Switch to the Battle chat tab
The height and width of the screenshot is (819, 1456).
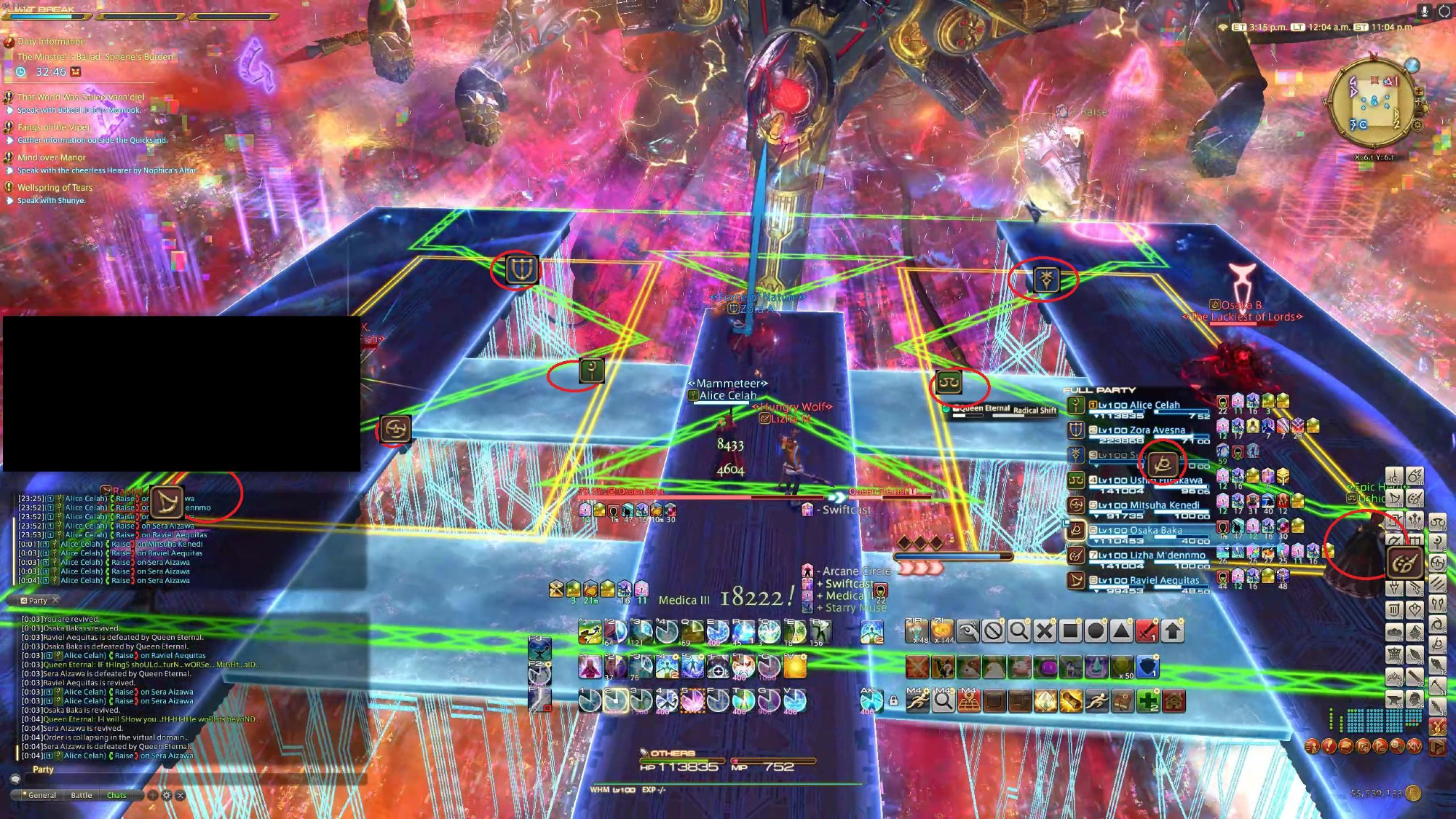click(x=82, y=795)
